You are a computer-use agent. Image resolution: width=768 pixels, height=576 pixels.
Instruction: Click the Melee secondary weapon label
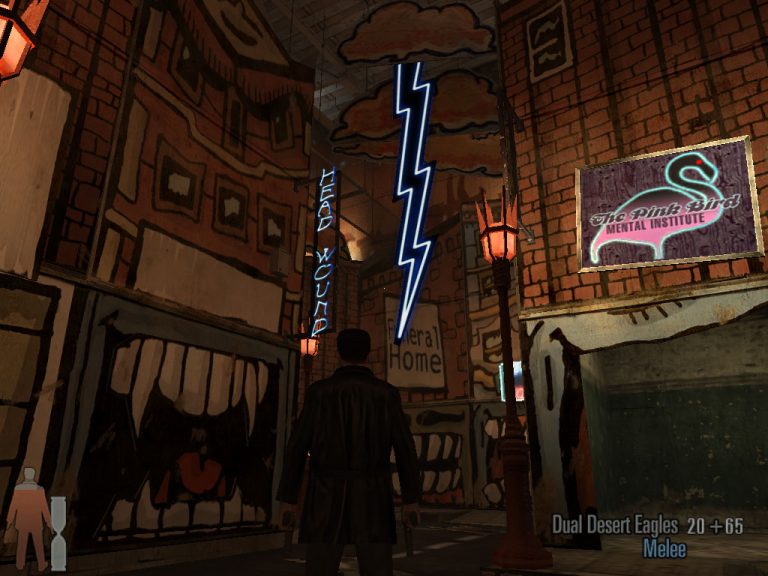pos(664,548)
